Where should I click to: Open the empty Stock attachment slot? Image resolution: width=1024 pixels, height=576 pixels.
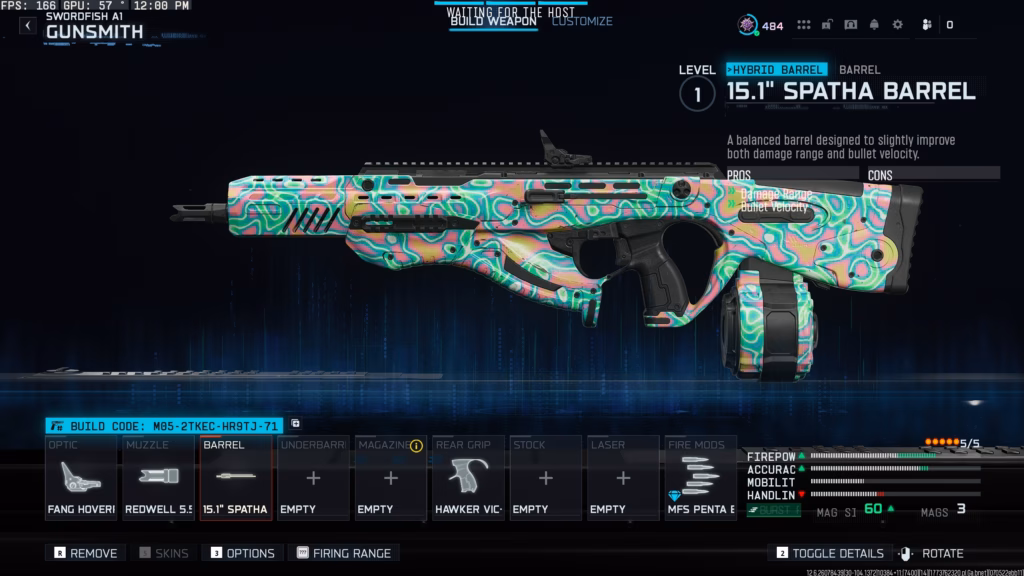click(x=545, y=478)
